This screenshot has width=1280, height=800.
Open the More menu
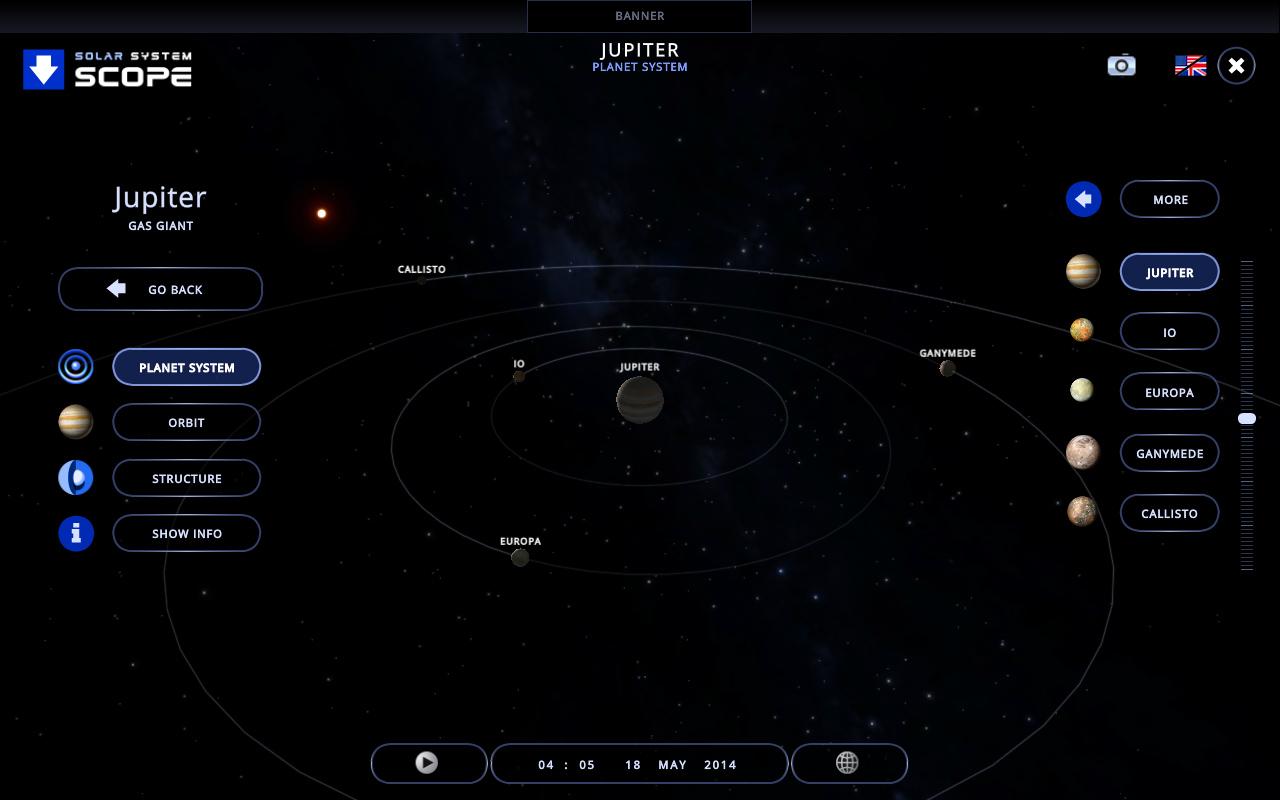[1169, 199]
